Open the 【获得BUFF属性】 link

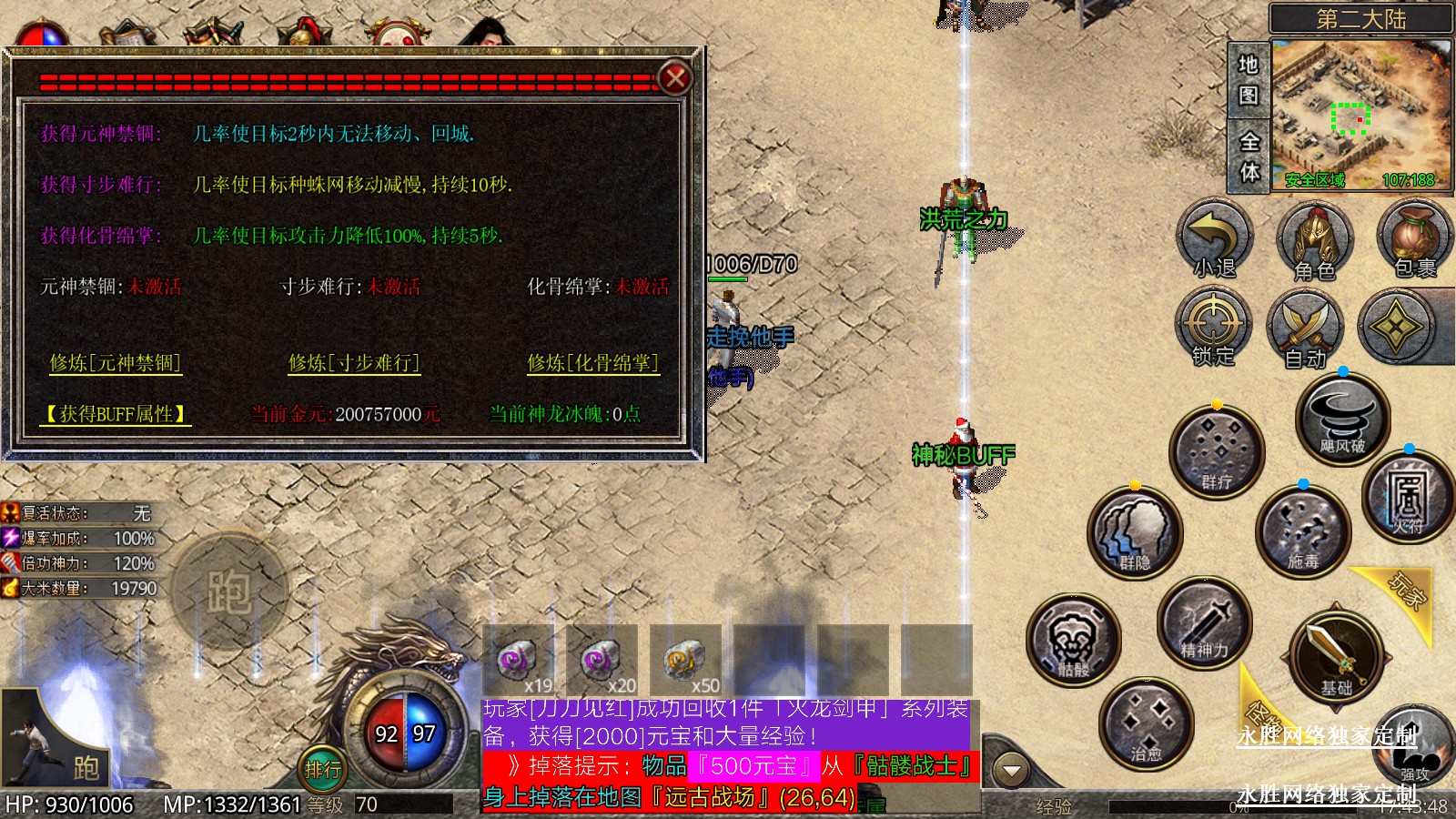(116, 414)
